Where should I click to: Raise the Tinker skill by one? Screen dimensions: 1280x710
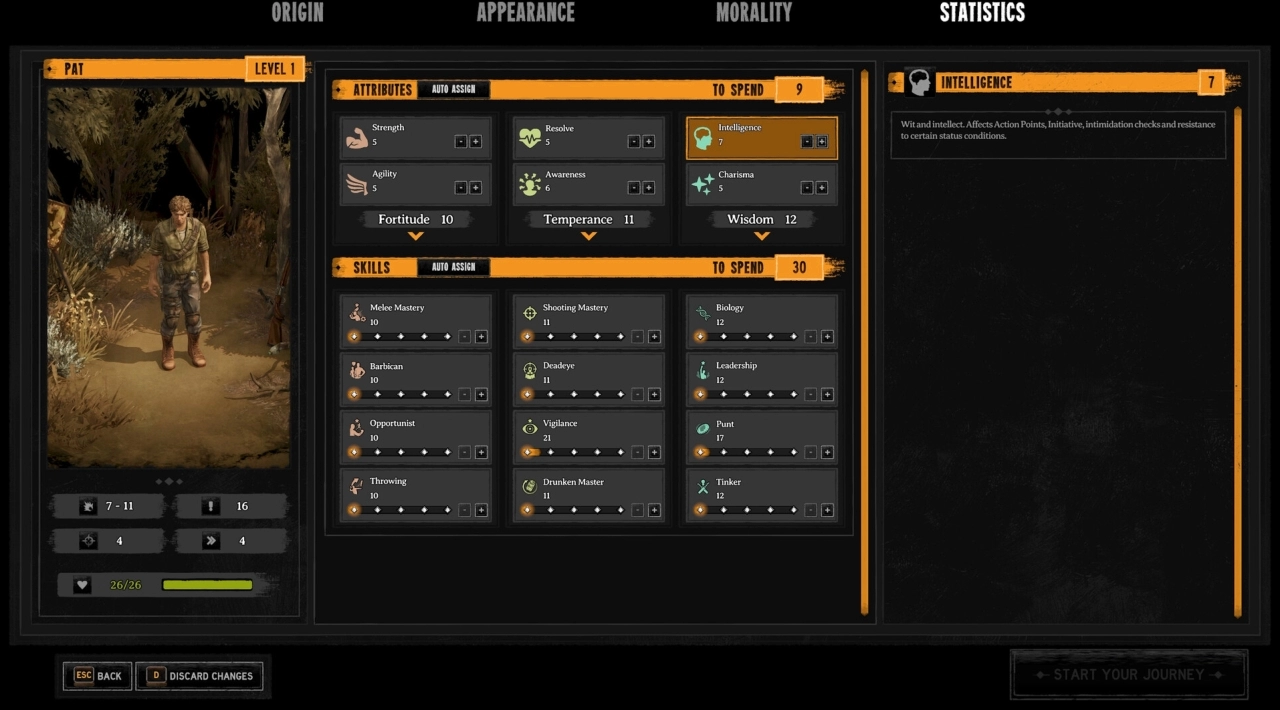(x=827, y=510)
